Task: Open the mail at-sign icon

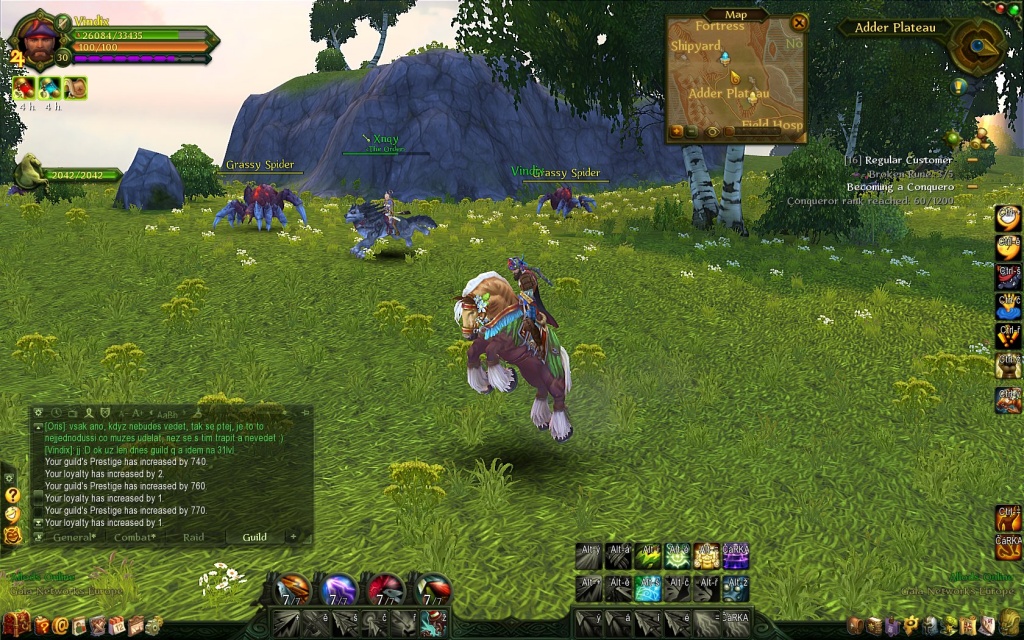Action: click(x=61, y=625)
